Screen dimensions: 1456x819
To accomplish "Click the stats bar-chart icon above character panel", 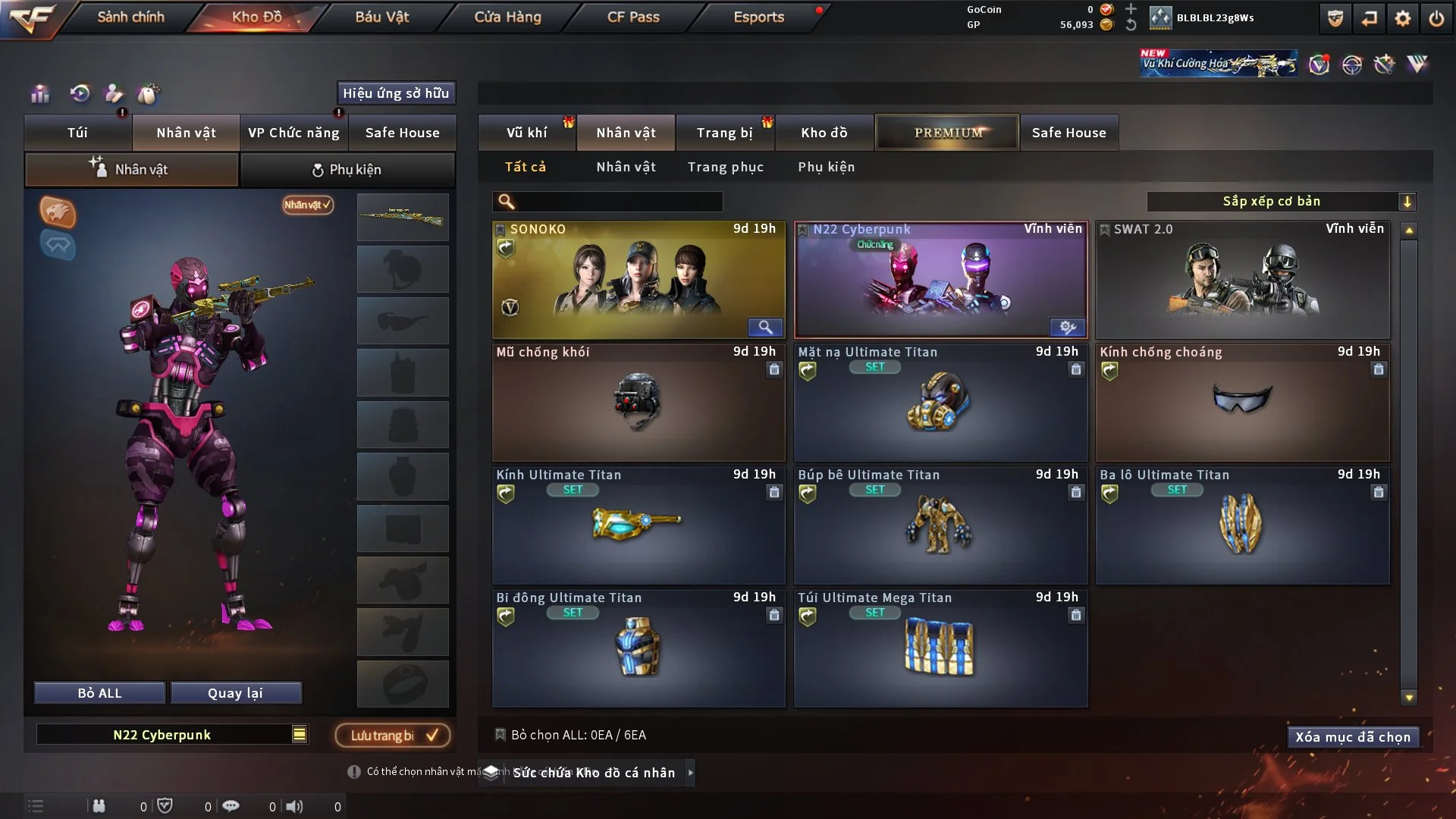I will pos(39,93).
